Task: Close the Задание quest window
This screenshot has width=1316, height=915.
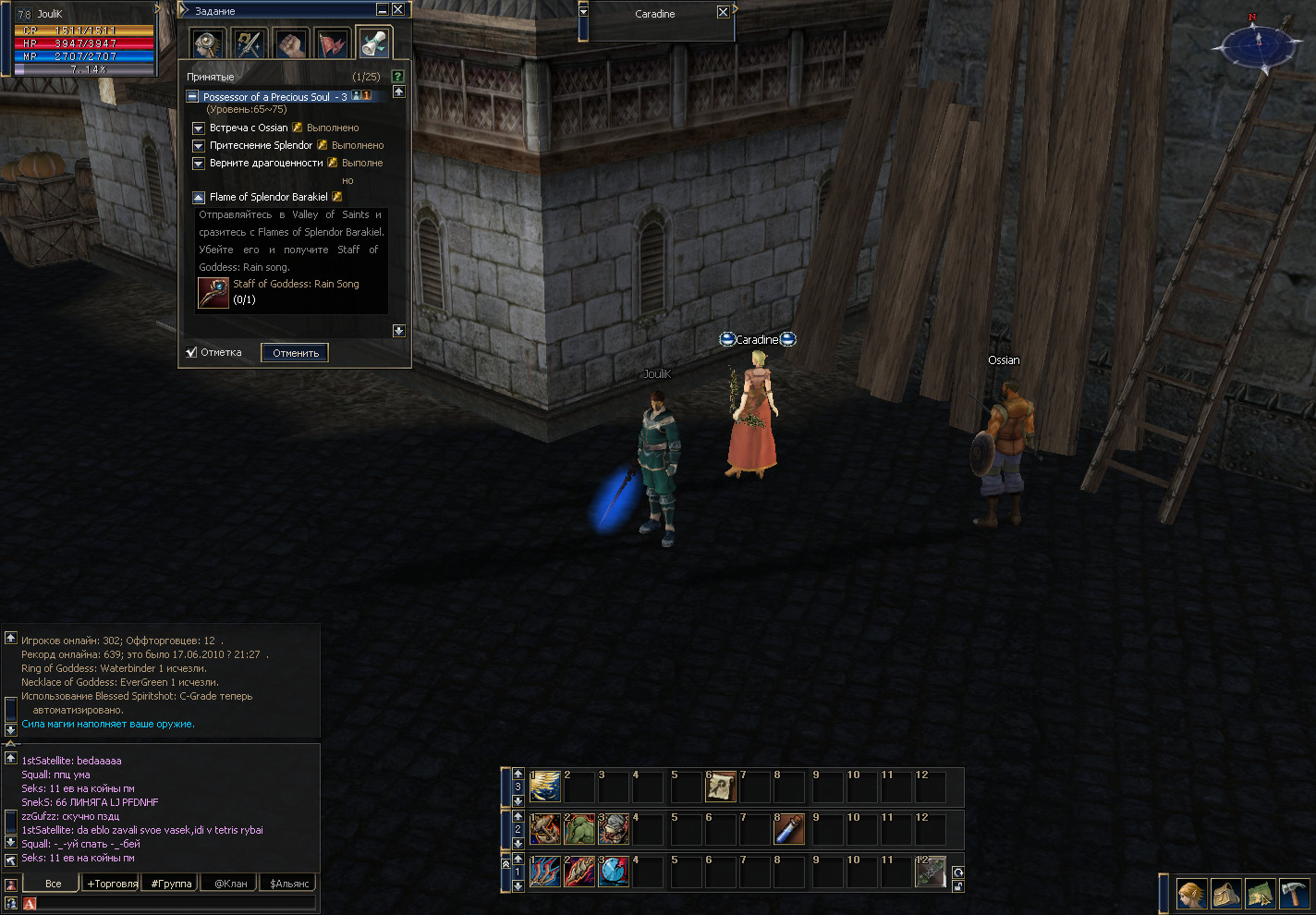Action: click(x=397, y=9)
